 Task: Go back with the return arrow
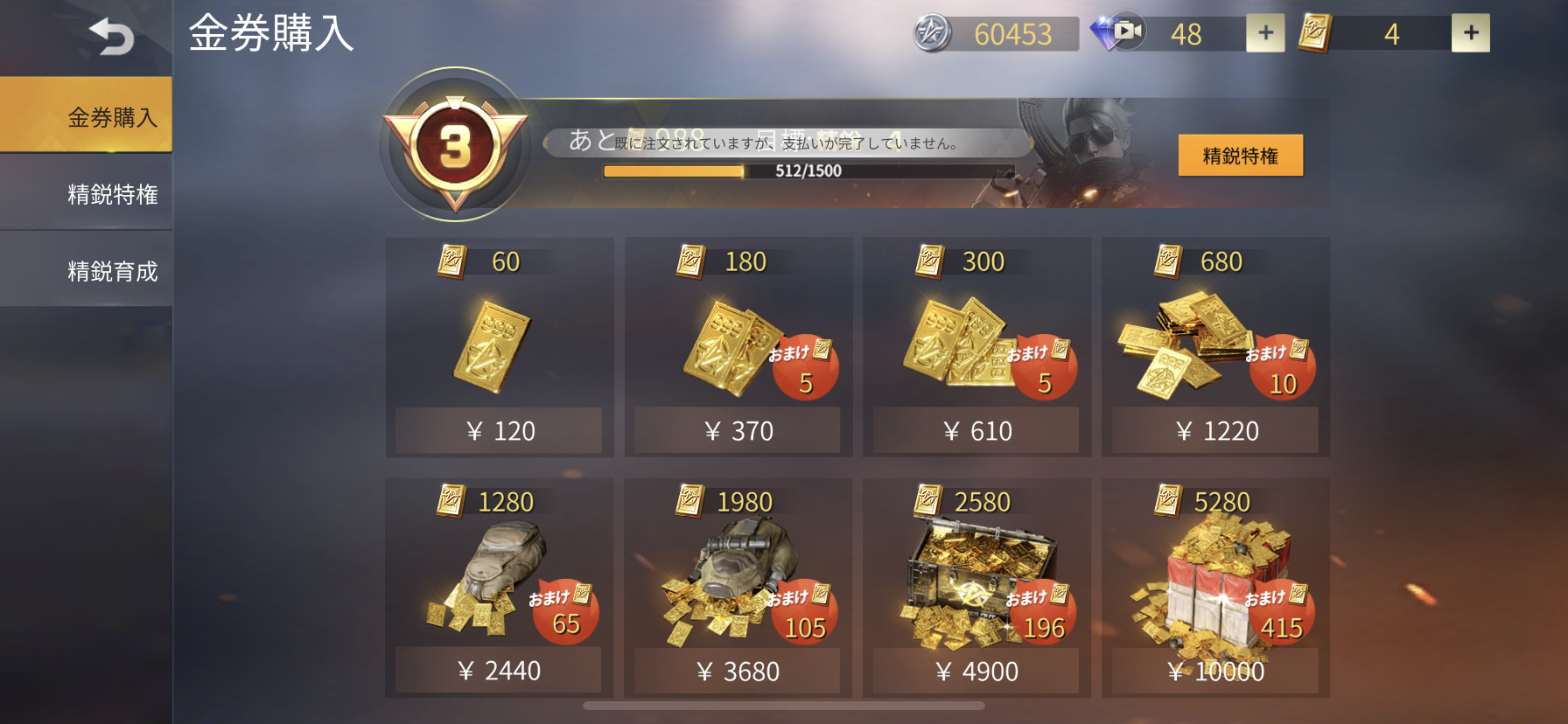[x=111, y=37]
